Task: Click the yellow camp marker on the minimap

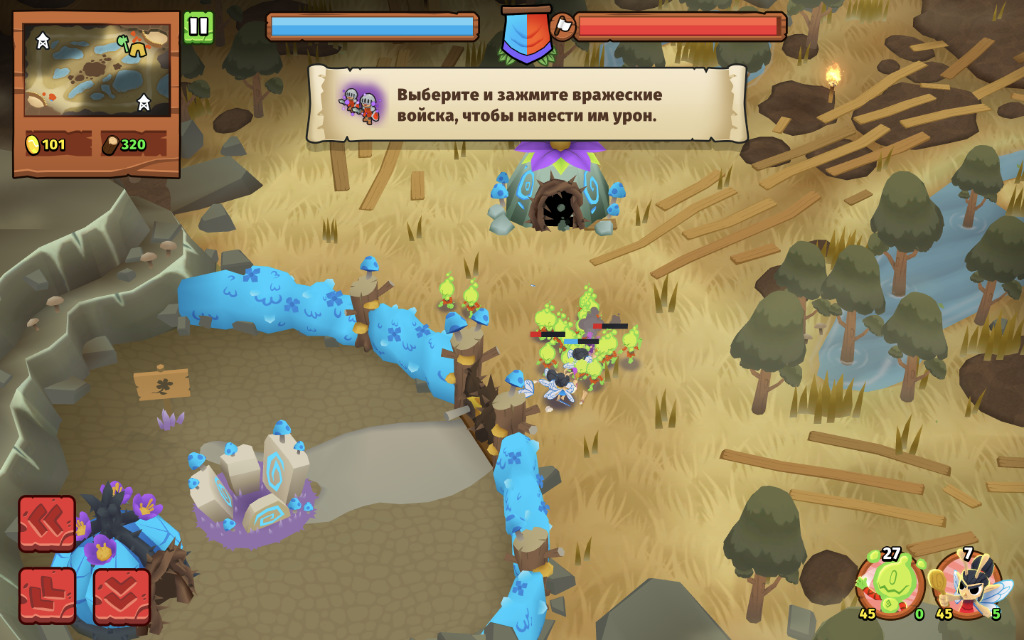Action: pyautogui.click(x=133, y=44)
